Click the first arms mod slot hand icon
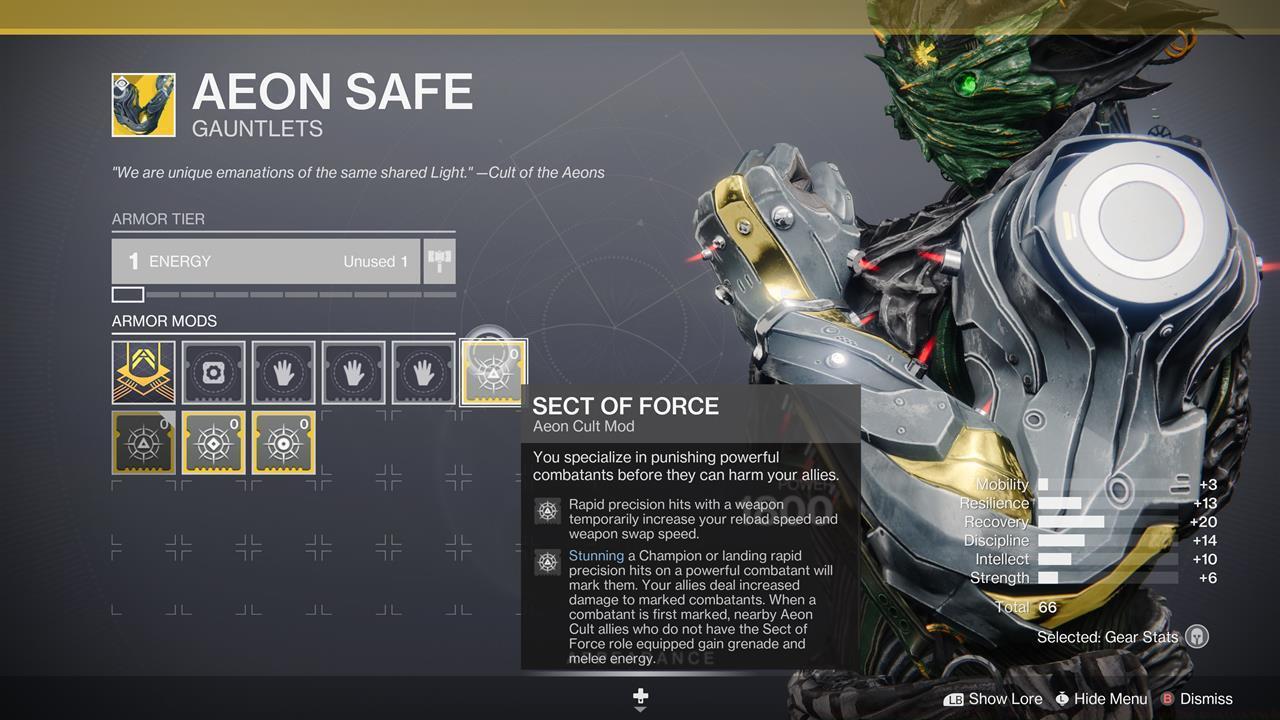1280x720 pixels. pyautogui.click(x=283, y=372)
